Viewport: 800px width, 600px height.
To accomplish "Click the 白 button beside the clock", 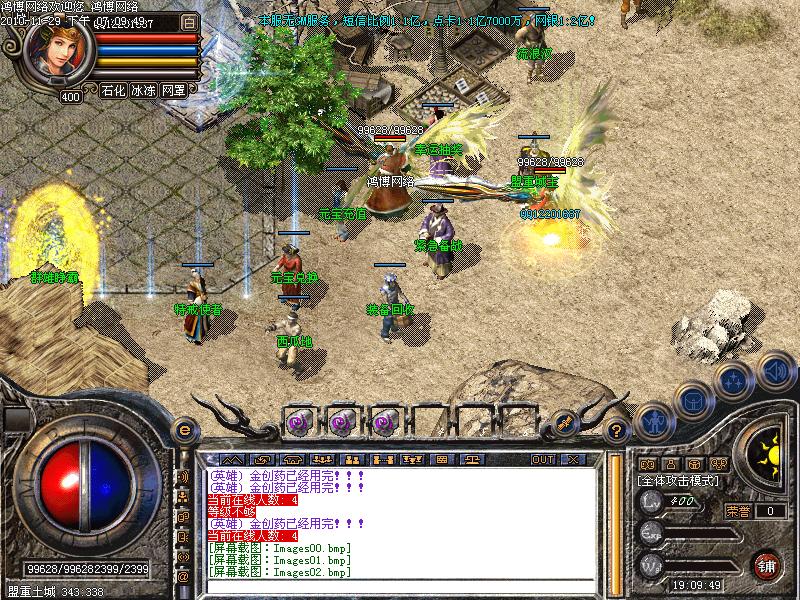I will coord(190,21).
